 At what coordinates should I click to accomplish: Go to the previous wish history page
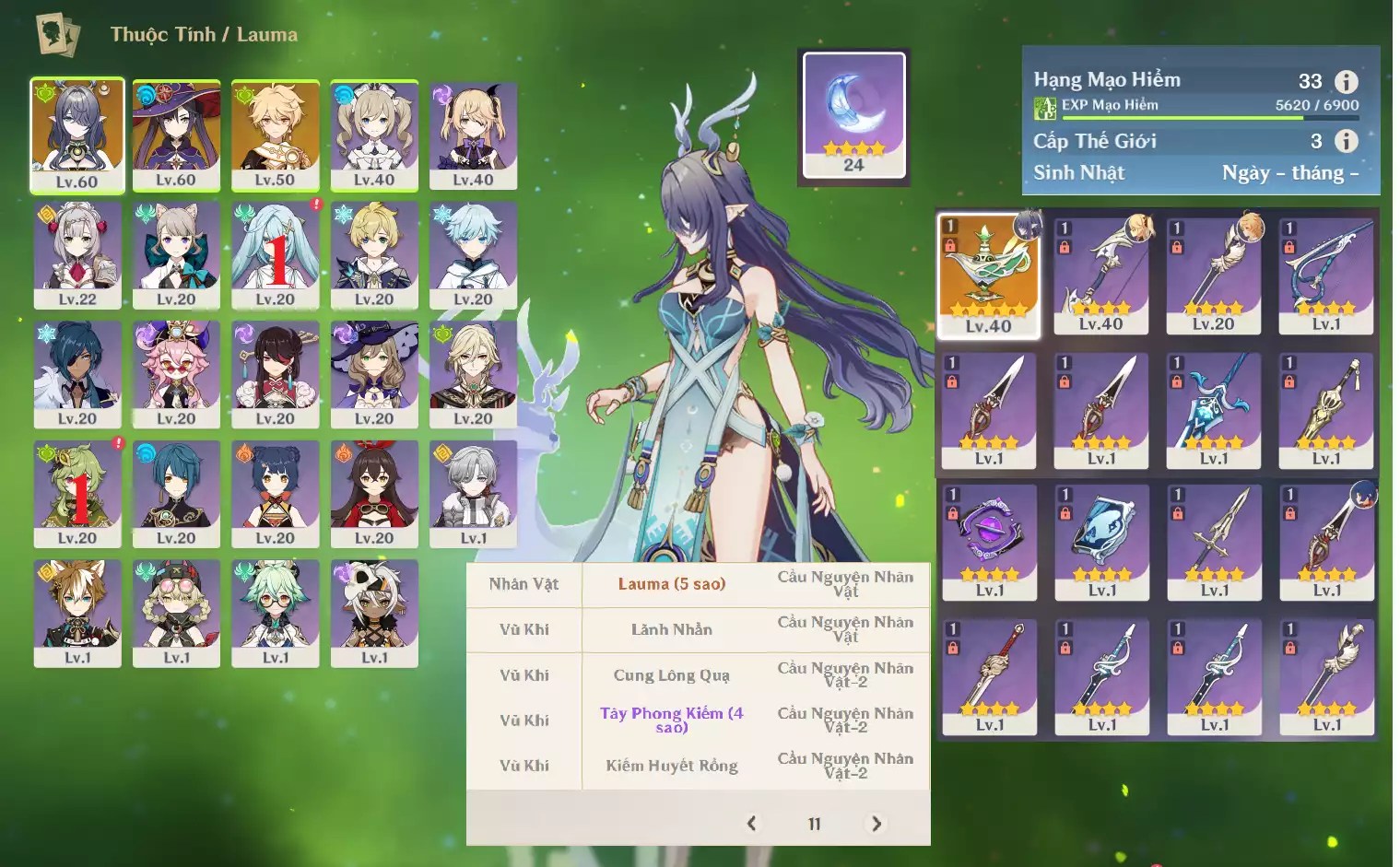752,824
